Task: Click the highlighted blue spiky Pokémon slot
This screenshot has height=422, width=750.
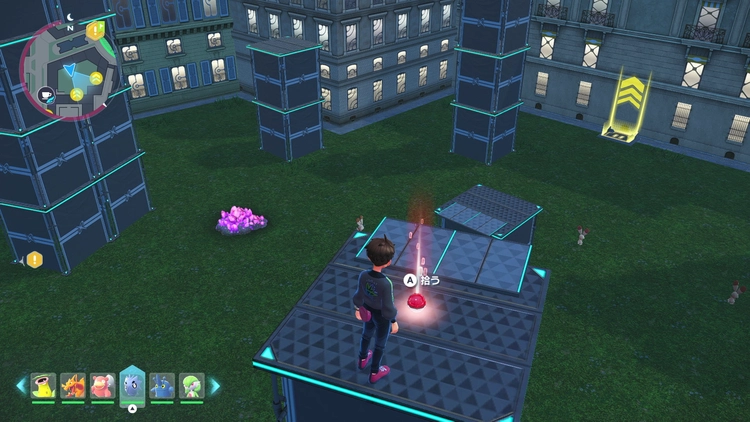Action: coord(132,384)
